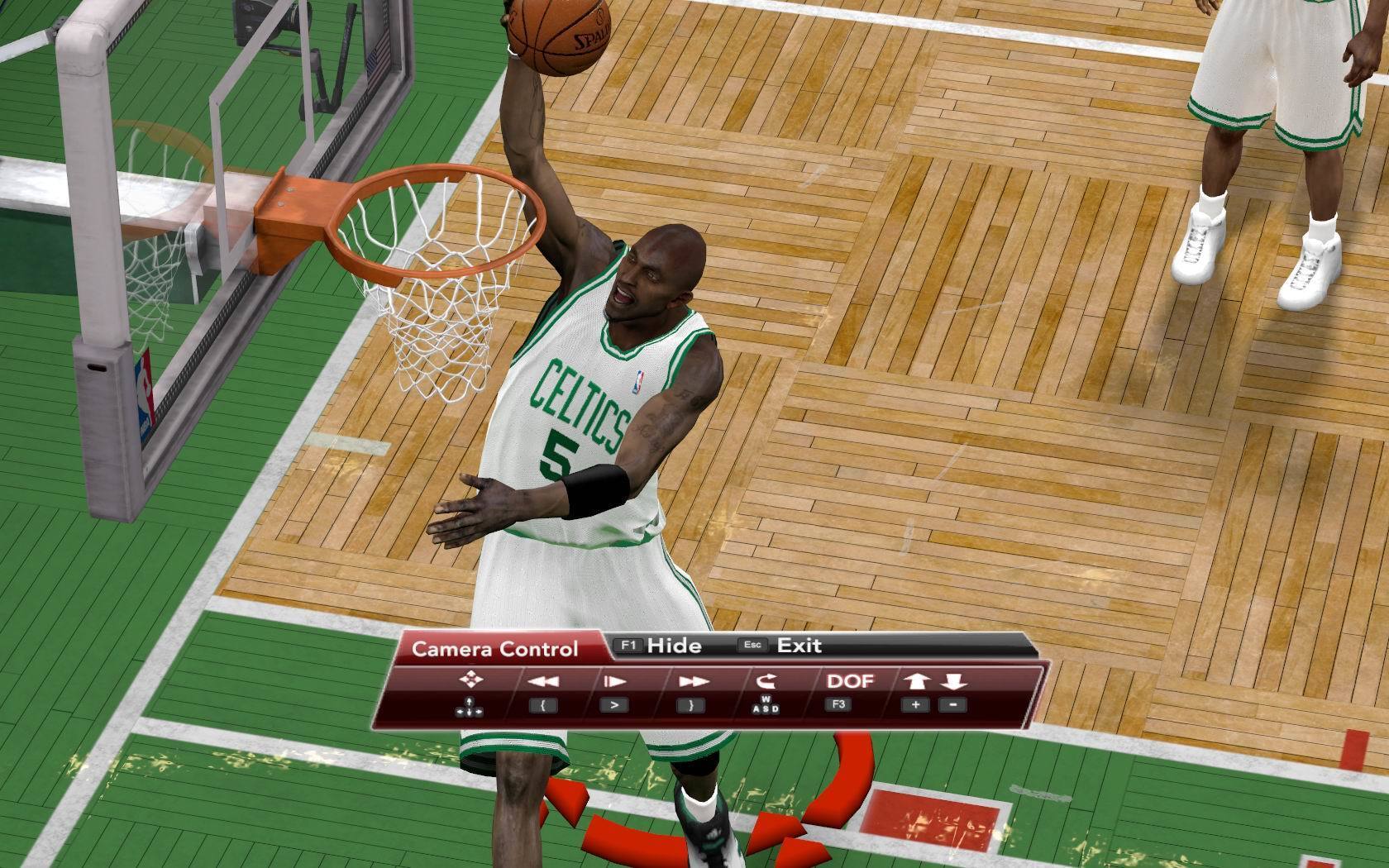The width and height of the screenshot is (1389, 868).
Task: Lower the camera with the down arrow
Action: (x=953, y=681)
